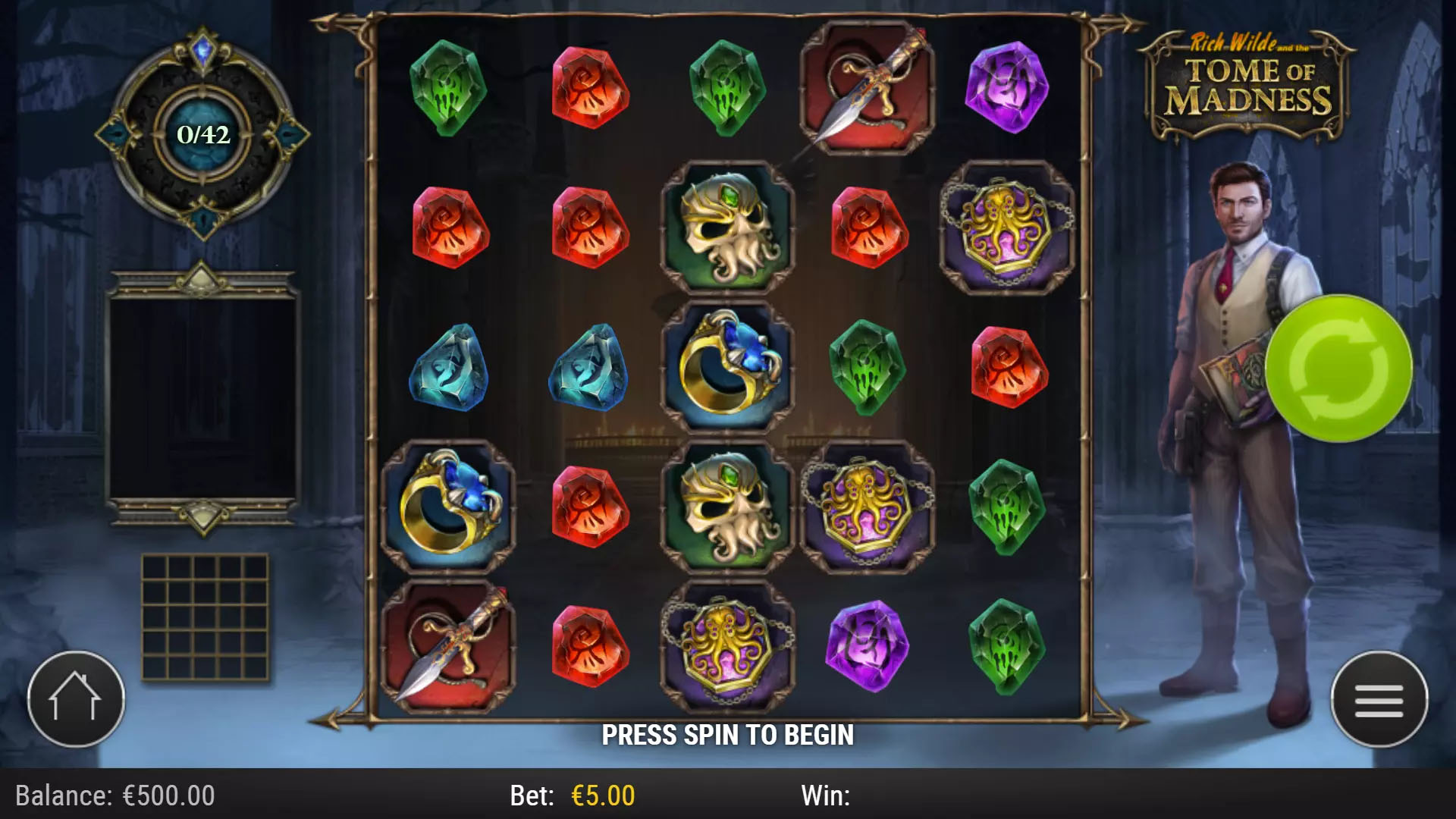Select the red gem next to the skull
1456x819 pixels.
868,227
